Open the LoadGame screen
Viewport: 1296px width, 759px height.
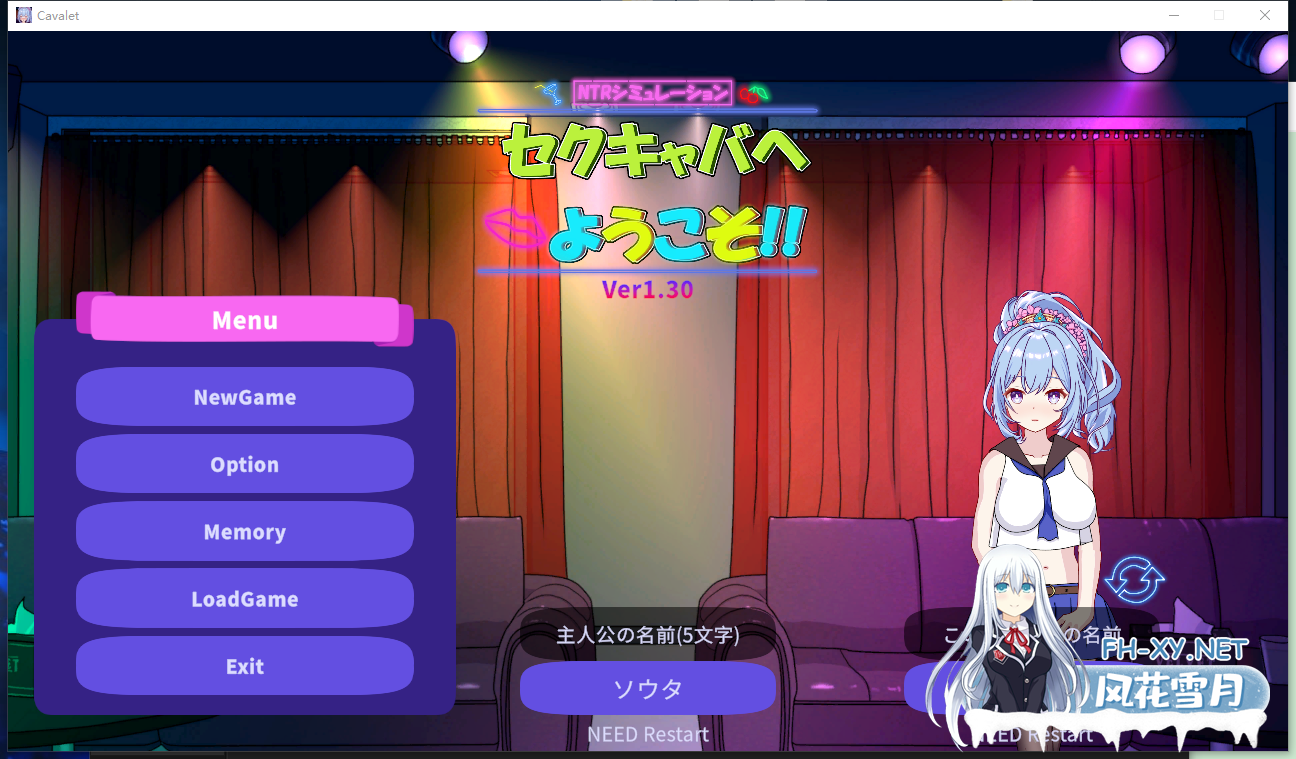(x=244, y=598)
